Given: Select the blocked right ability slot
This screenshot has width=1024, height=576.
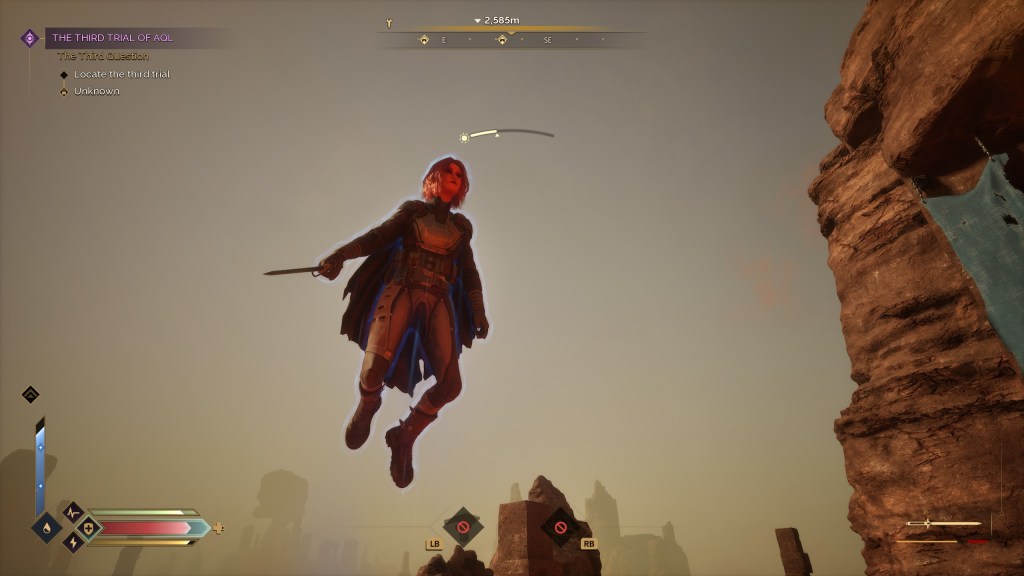Looking at the screenshot, I should [560, 527].
